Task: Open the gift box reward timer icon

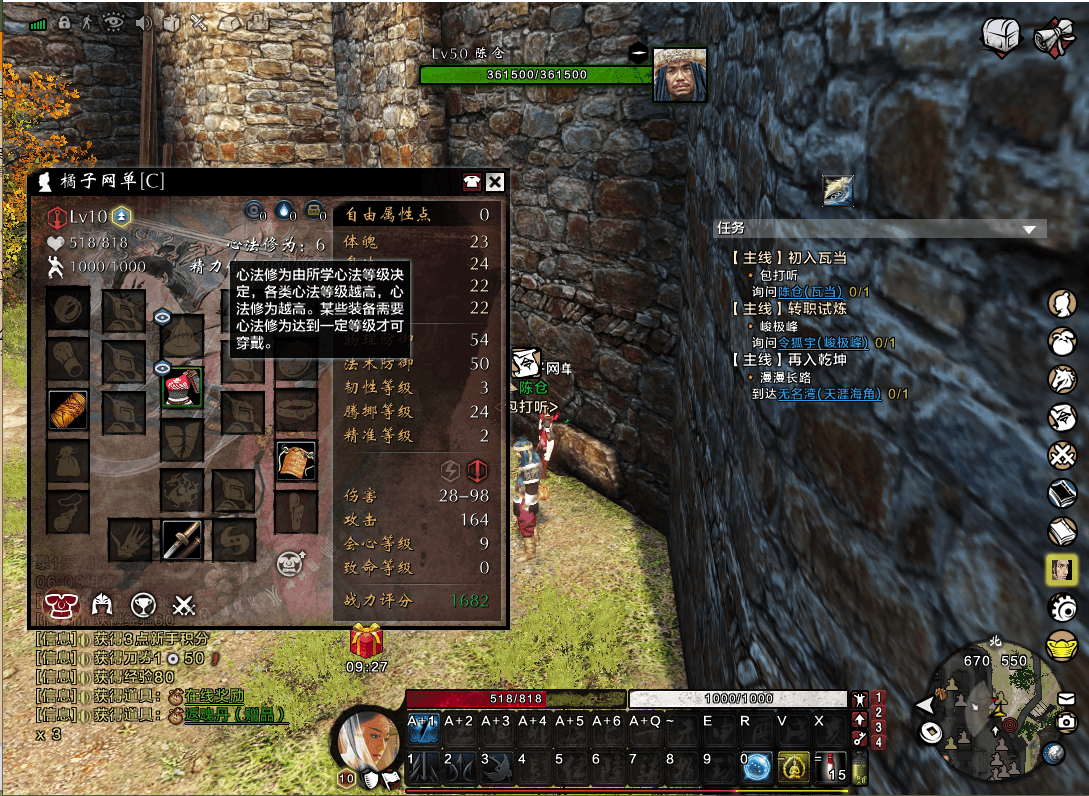Action: point(366,640)
